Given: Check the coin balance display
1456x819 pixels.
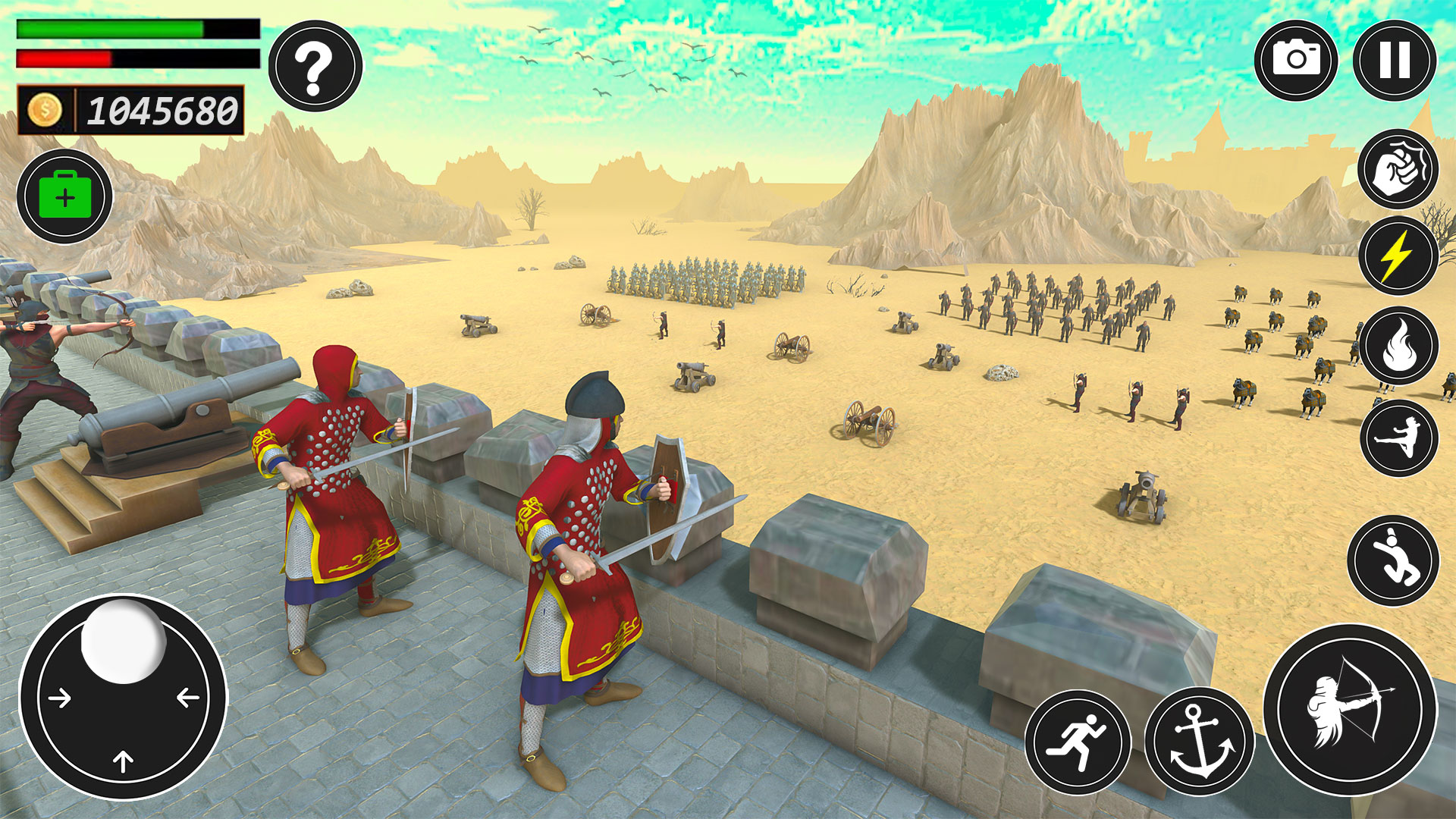Looking at the screenshot, I should (x=159, y=108).
